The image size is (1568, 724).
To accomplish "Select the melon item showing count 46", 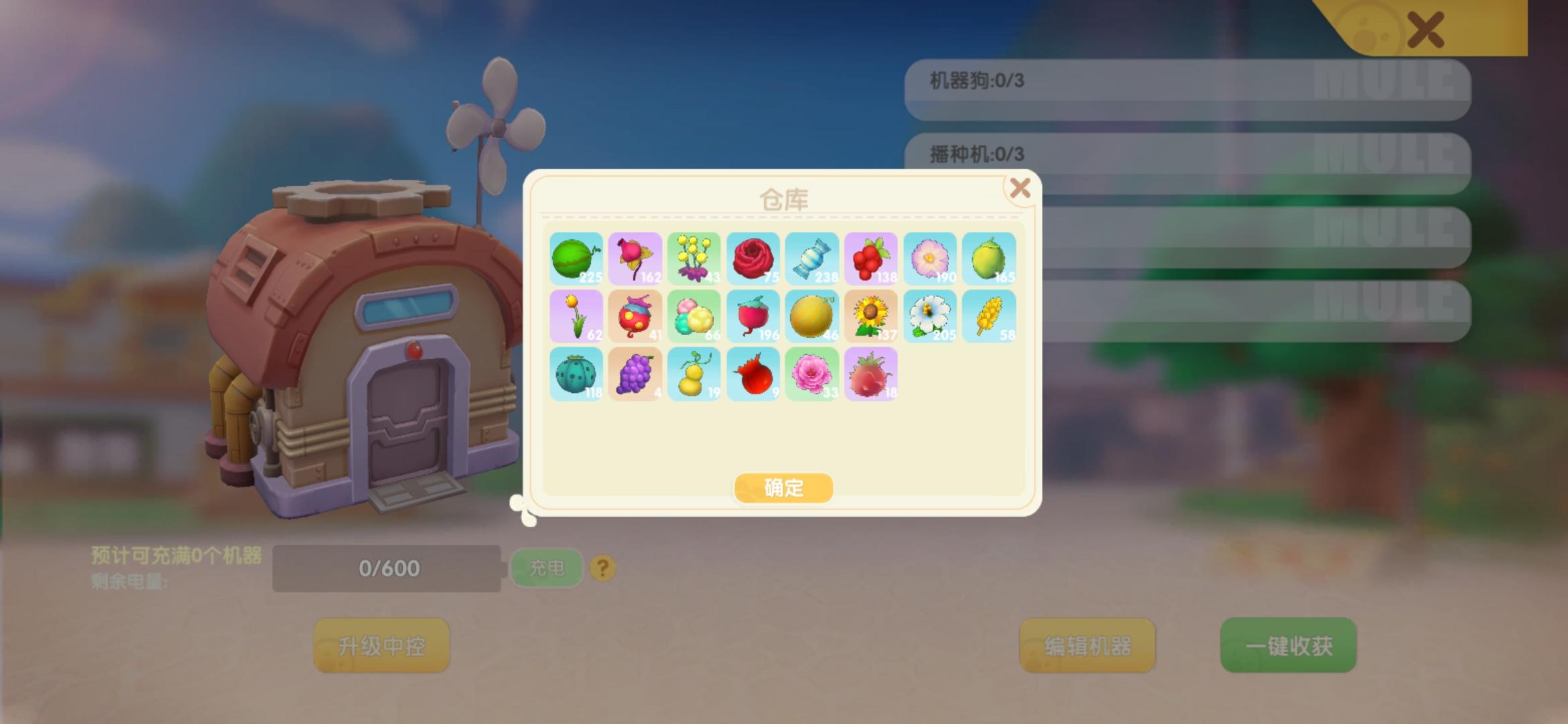I will coord(812,315).
